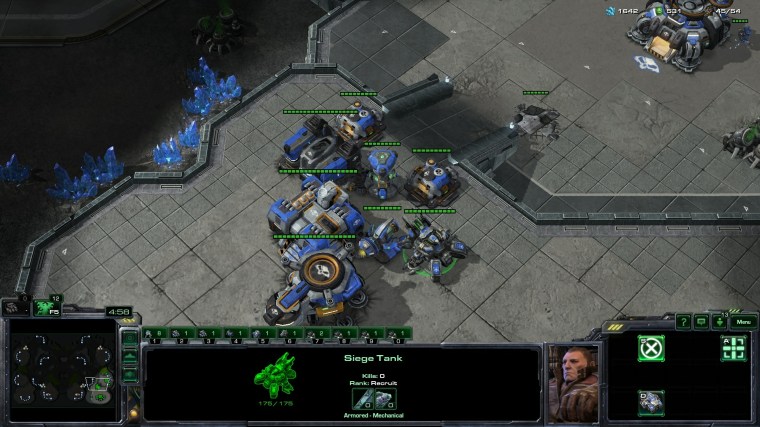Select the army button labeled 12
The width and height of the screenshot is (760, 427).
(46, 307)
